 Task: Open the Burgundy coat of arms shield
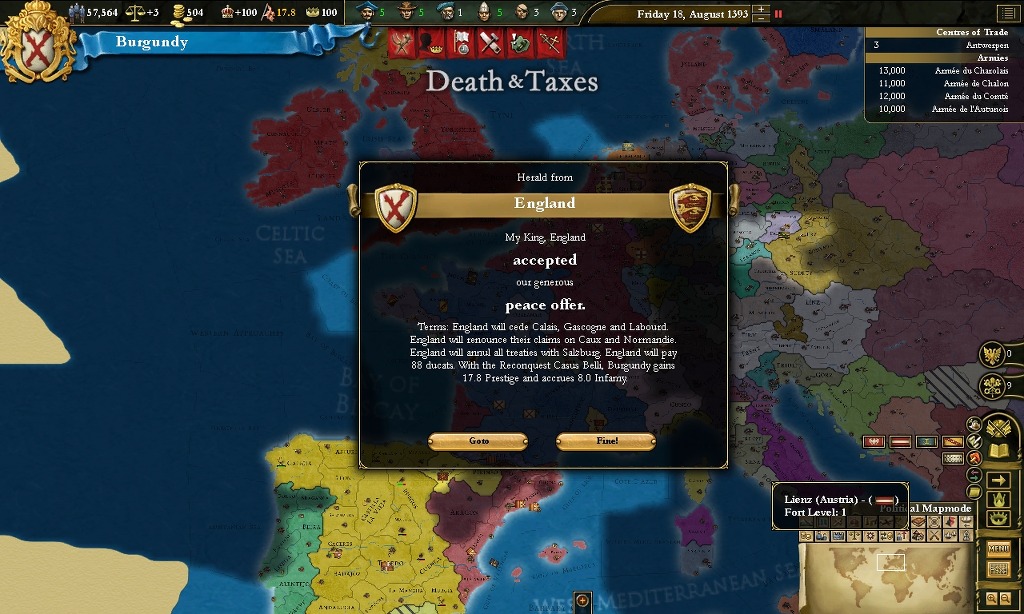(37, 42)
